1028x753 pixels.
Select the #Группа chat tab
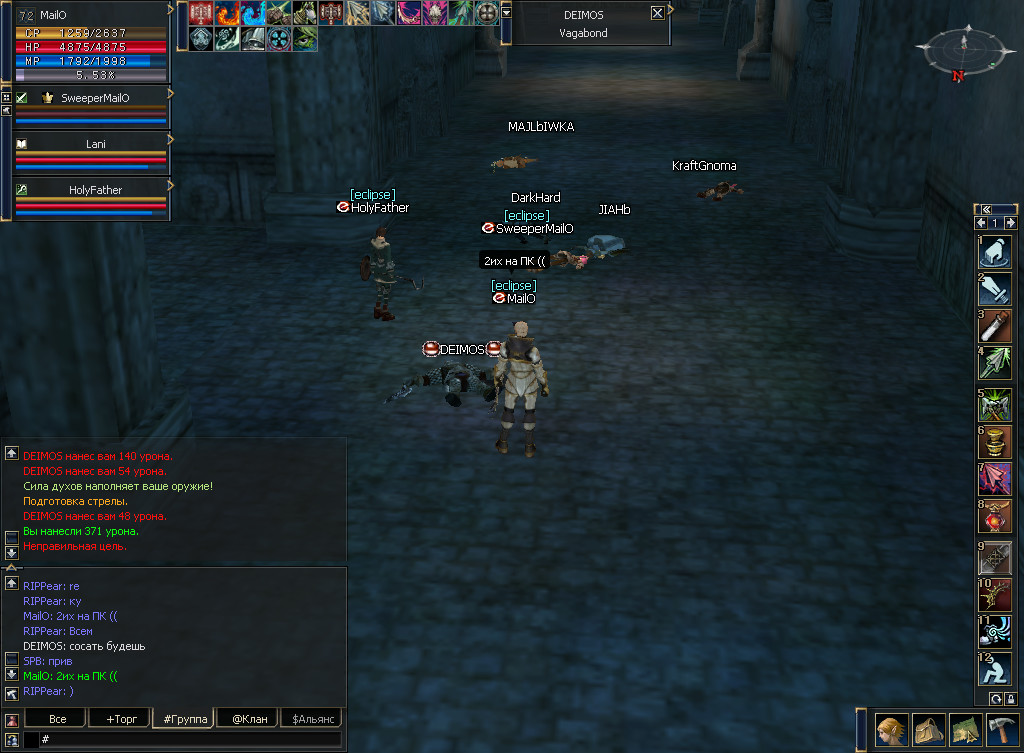pos(181,719)
